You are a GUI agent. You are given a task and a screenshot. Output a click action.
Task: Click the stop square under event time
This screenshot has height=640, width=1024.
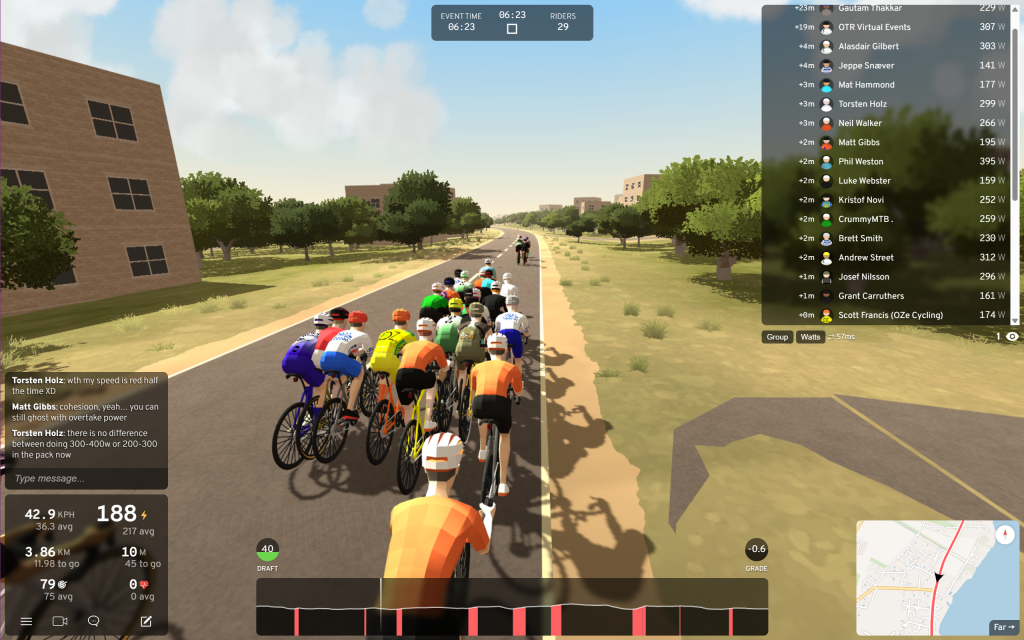pyautogui.click(x=512, y=29)
